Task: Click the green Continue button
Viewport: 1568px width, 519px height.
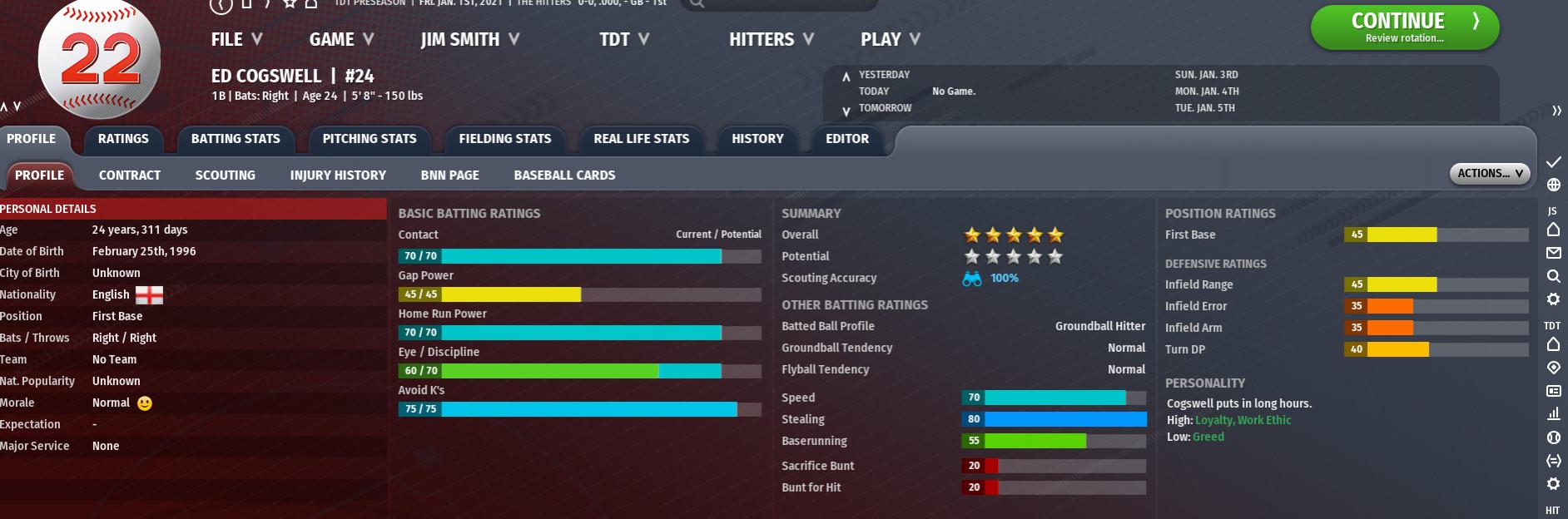Action: (1404, 27)
